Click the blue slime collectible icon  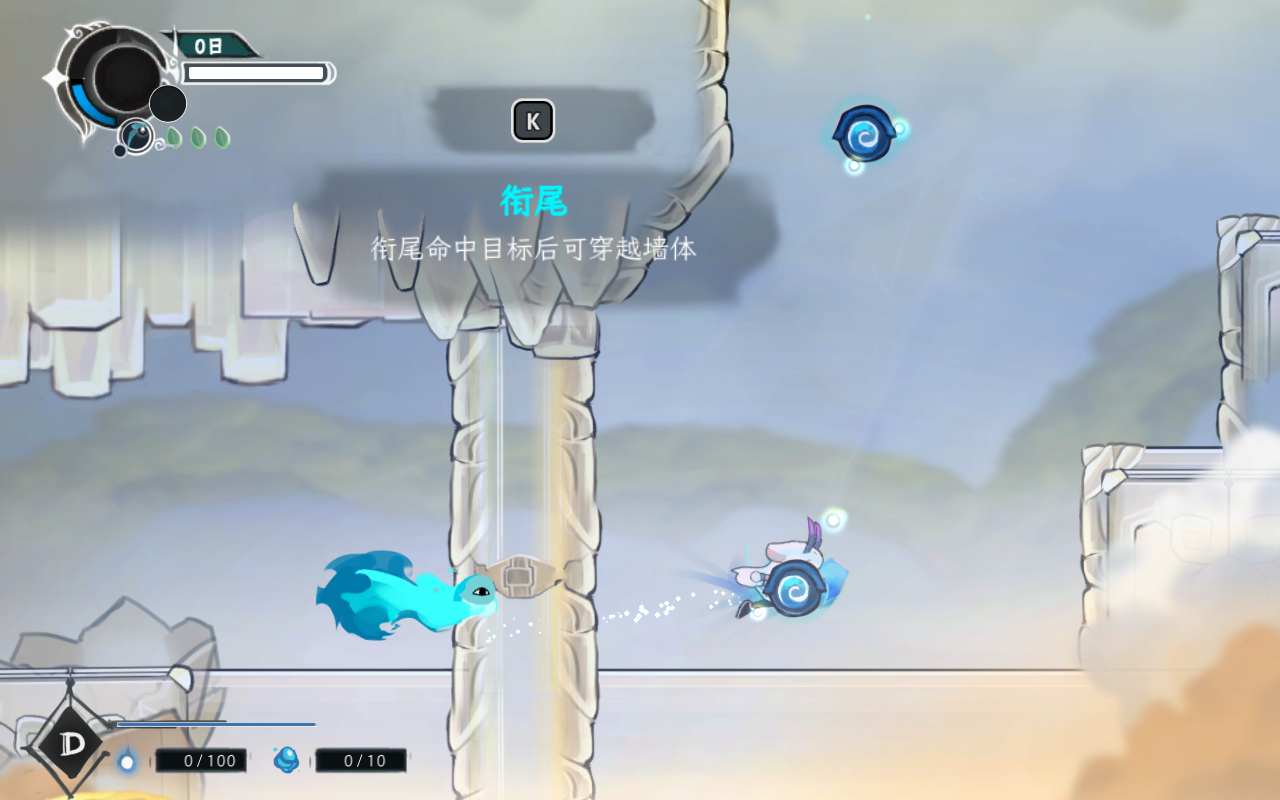287,760
